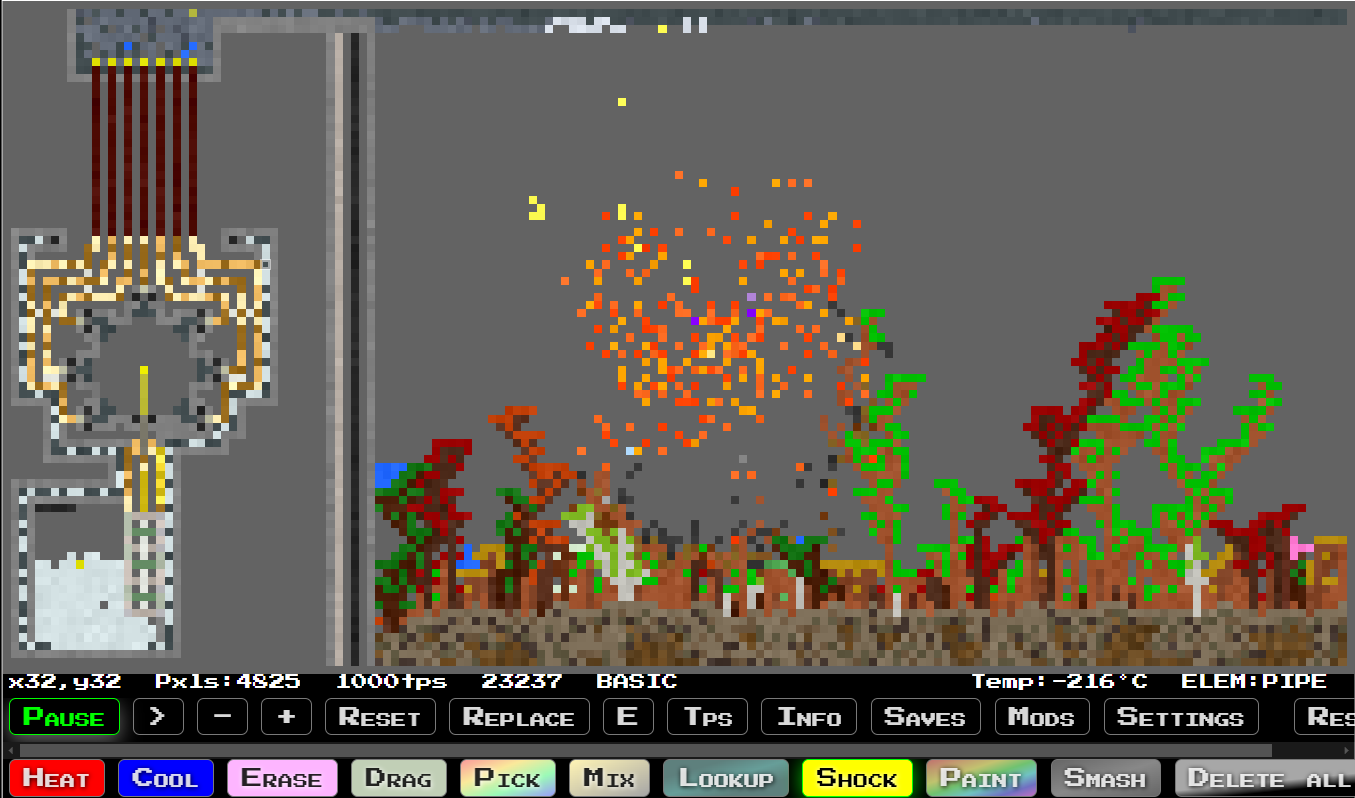Step the simulation one frame forward
1355x798 pixels.
158,716
